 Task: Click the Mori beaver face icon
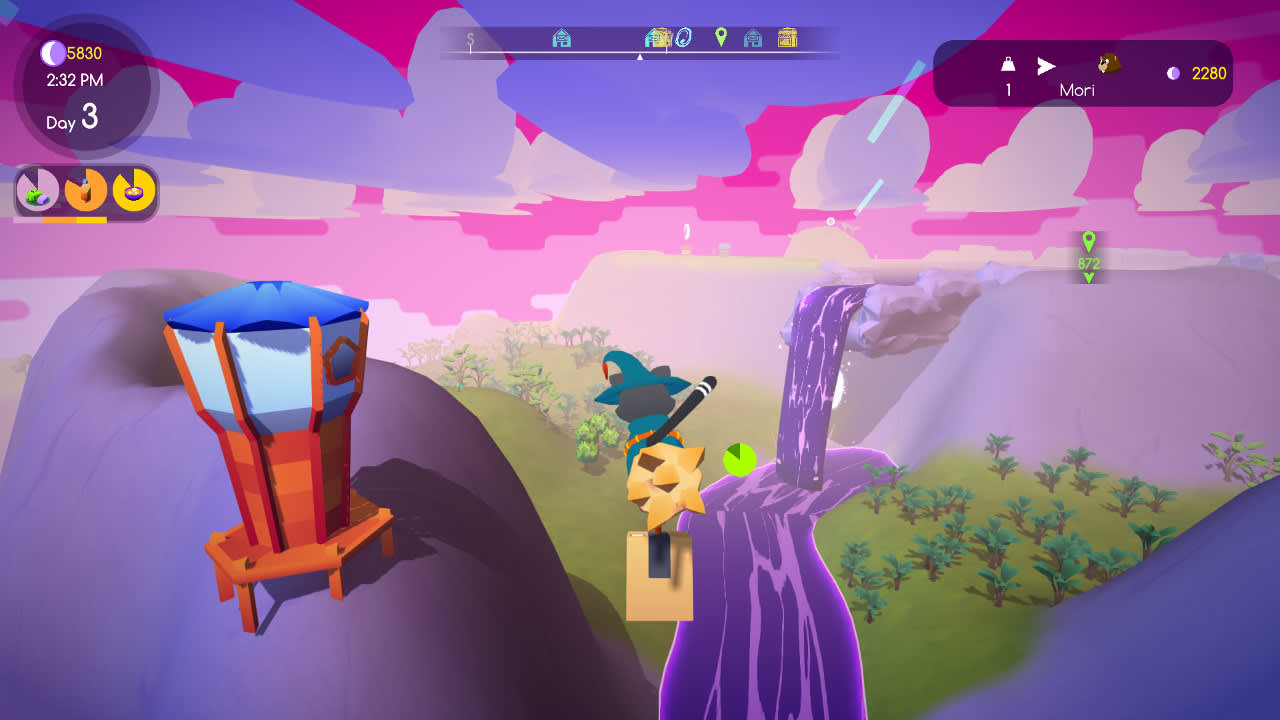pos(1108,65)
